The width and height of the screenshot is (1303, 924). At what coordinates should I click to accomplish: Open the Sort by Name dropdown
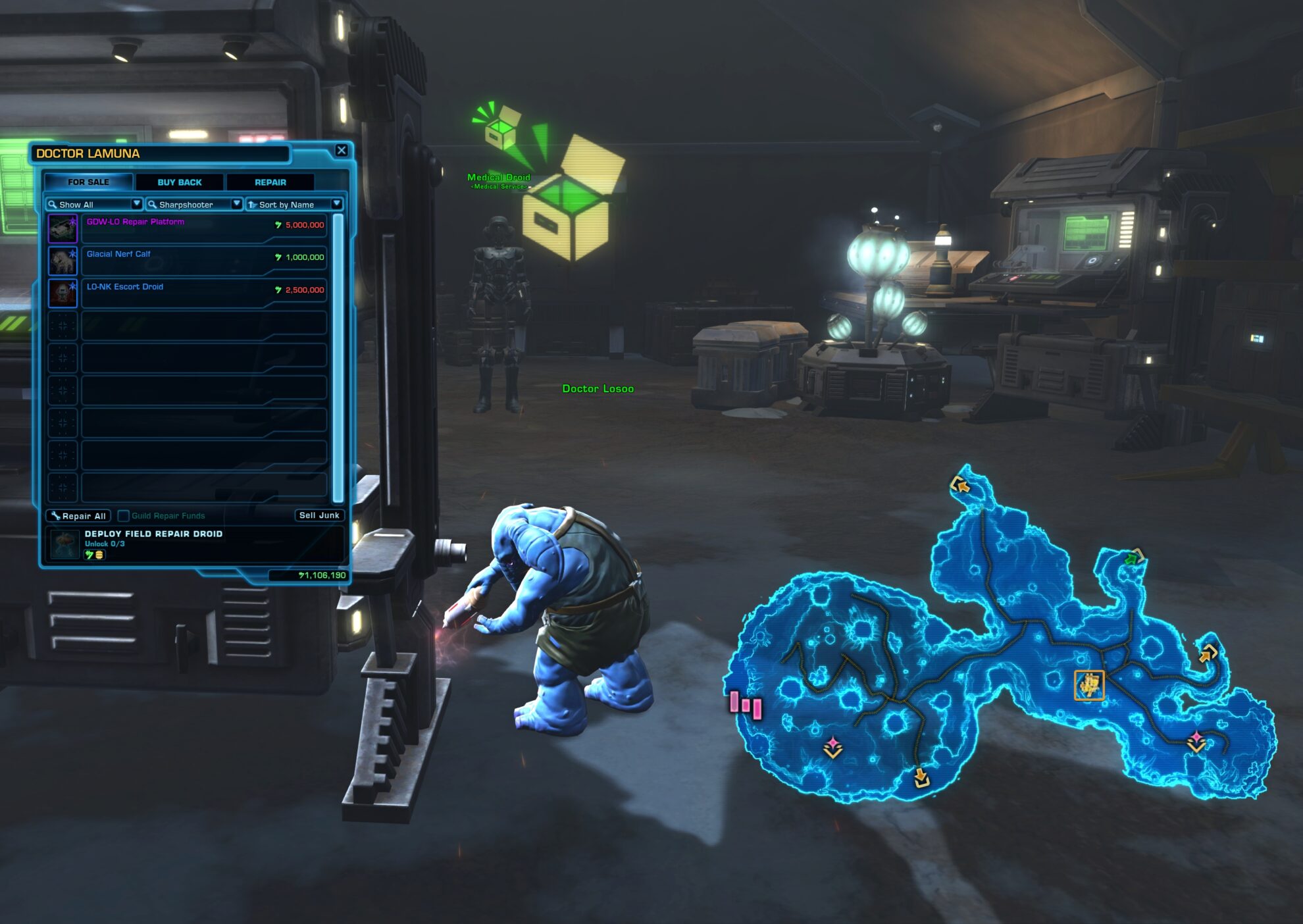pyautogui.click(x=337, y=204)
